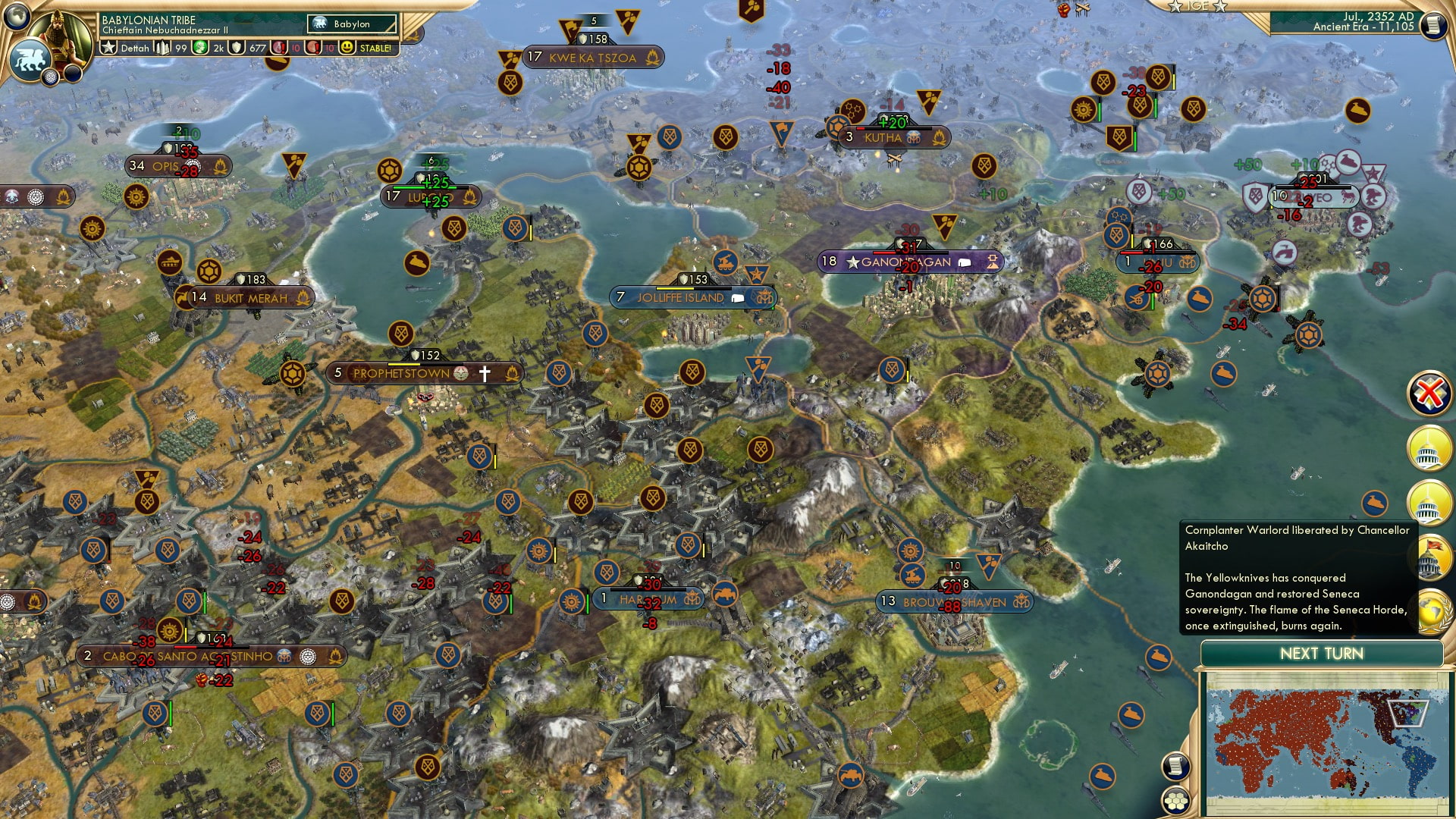
Task: Dismiss the red X notification
Action: point(1429,393)
